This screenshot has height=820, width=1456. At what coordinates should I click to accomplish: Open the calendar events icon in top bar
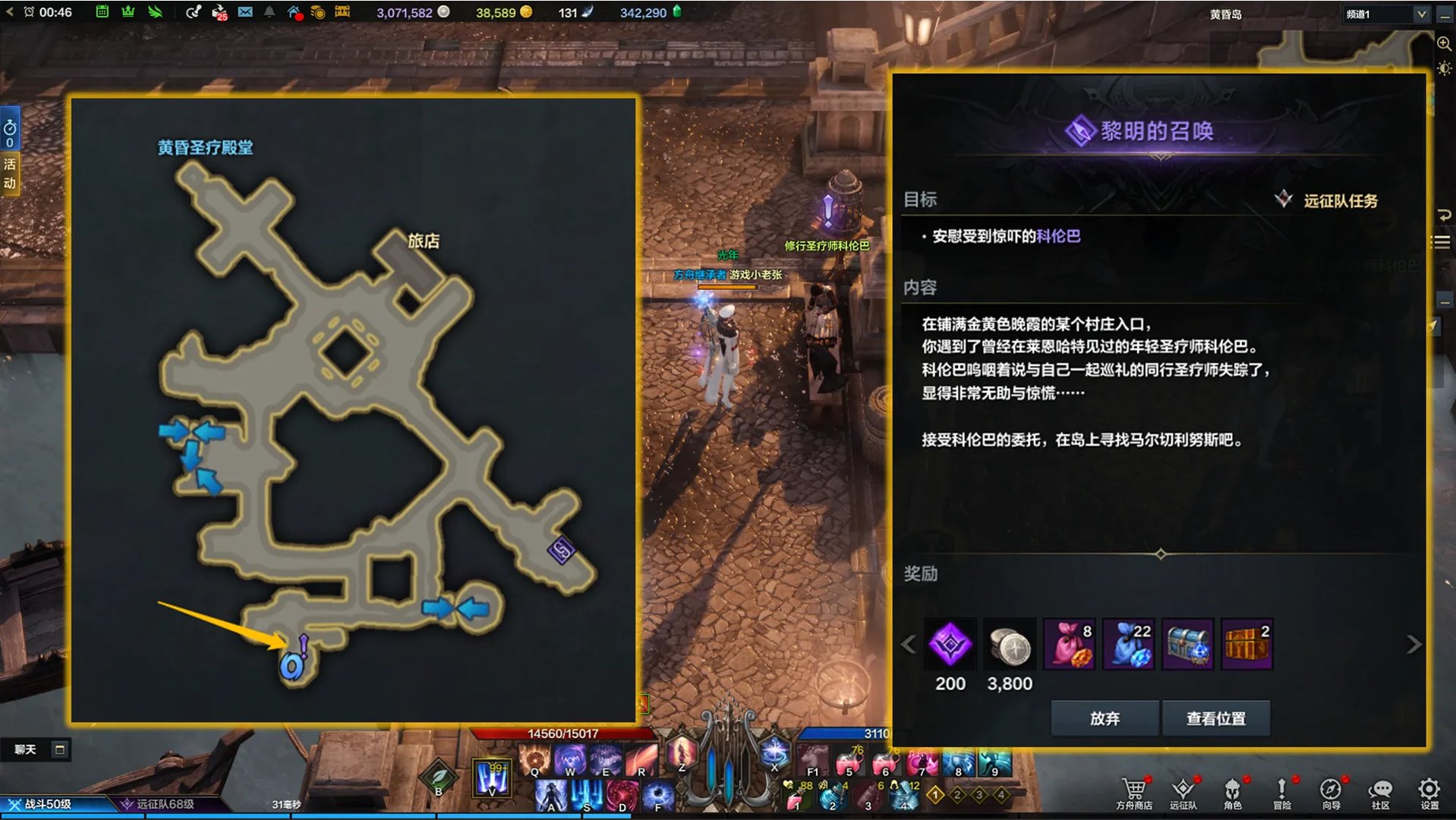[x=103, y=12]
